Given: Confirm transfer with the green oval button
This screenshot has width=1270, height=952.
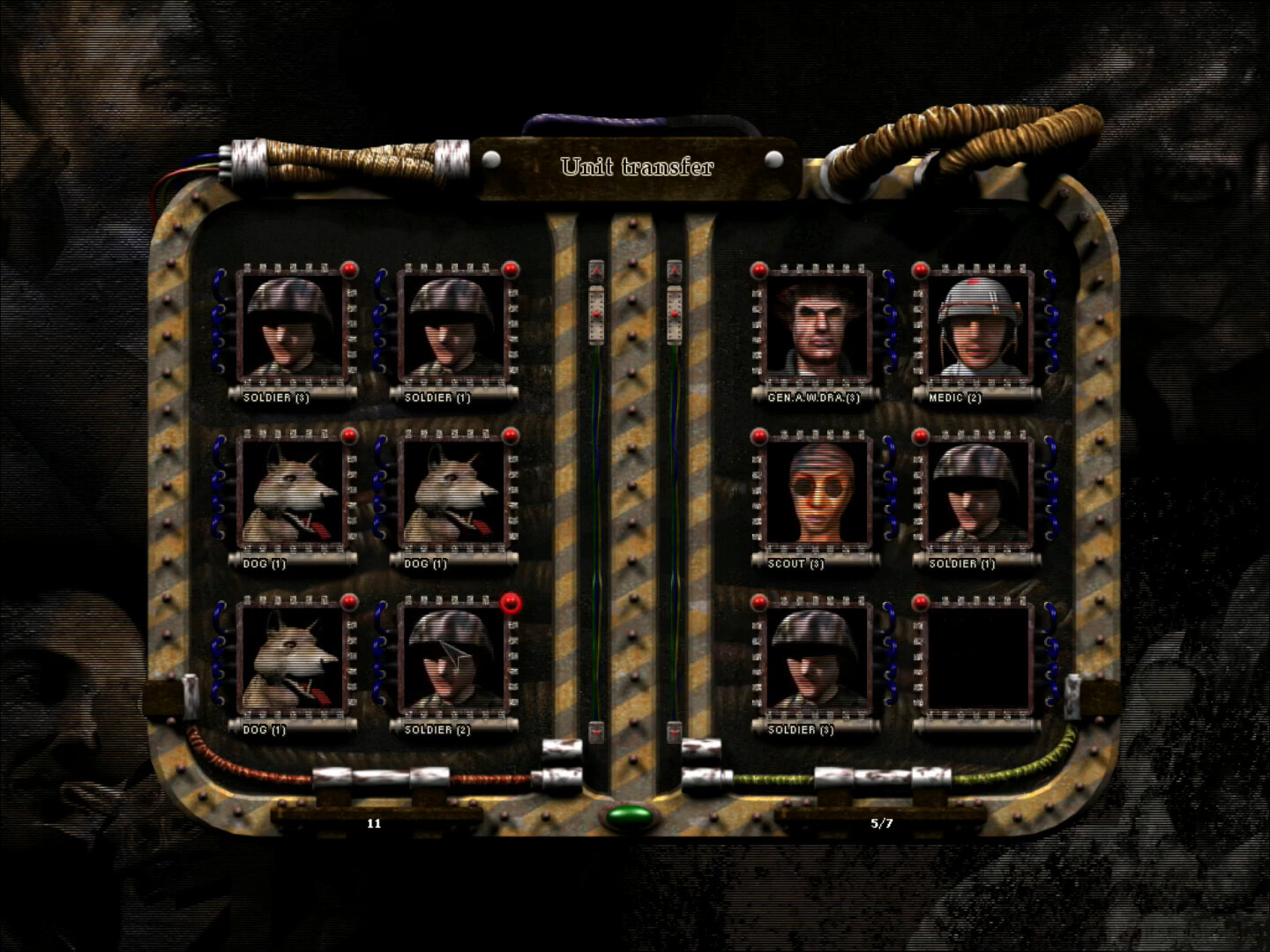Looking at the screenshot, I should 630,815.
